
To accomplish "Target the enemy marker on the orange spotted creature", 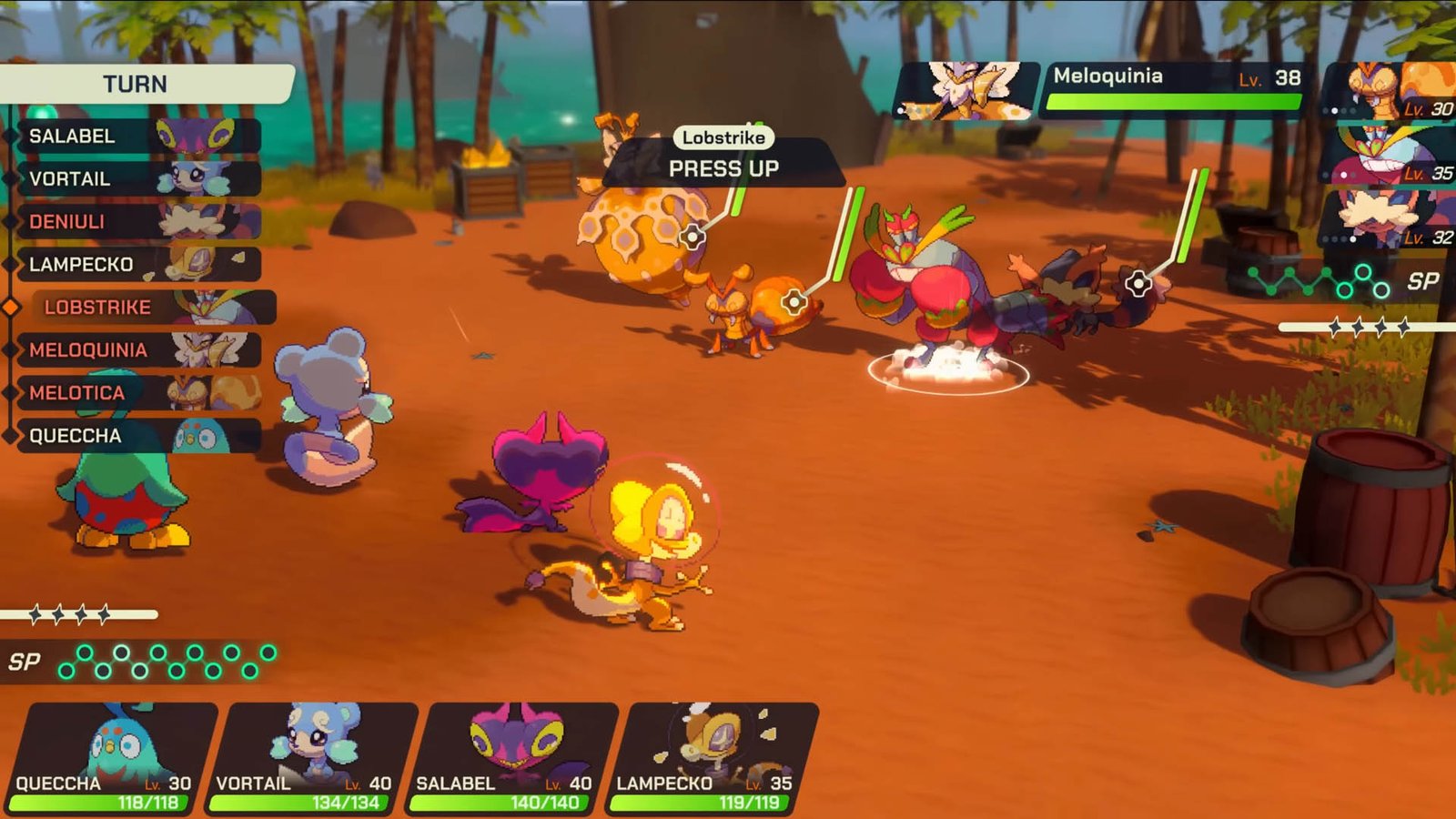I will pos(693,238).
